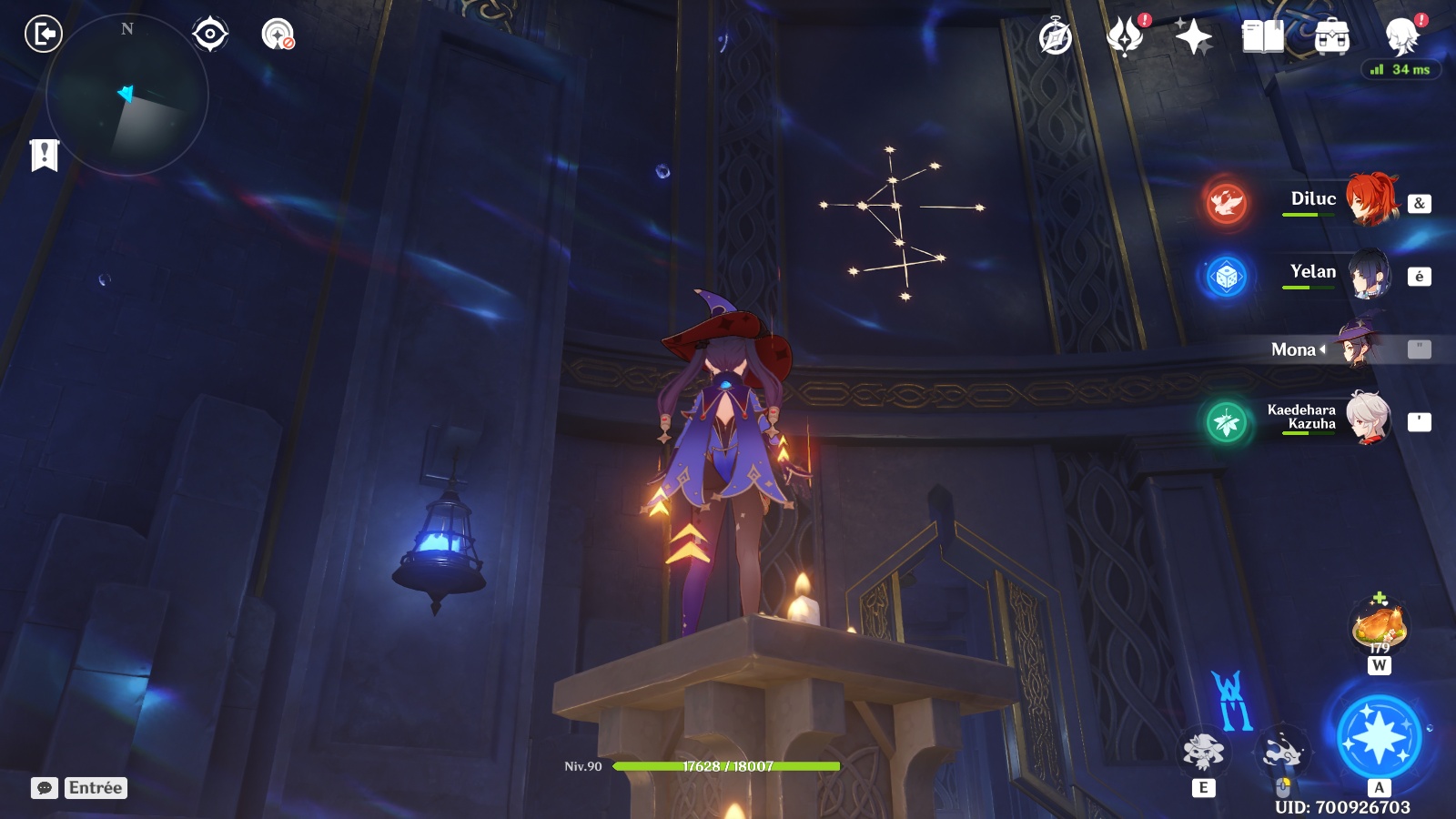Open the Wish star icon
1456x819 pixels.
pos(1193,37)
